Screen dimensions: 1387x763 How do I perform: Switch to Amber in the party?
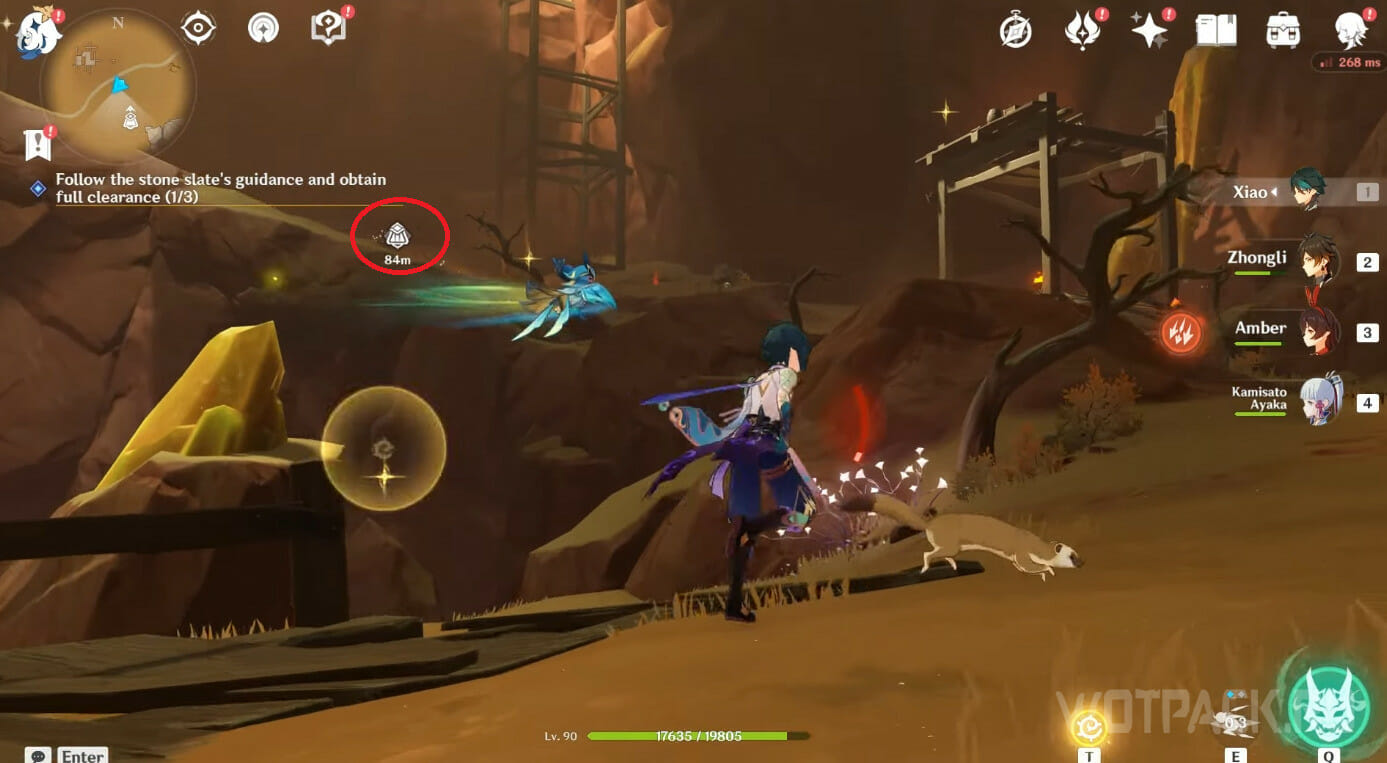point(1318,331)
